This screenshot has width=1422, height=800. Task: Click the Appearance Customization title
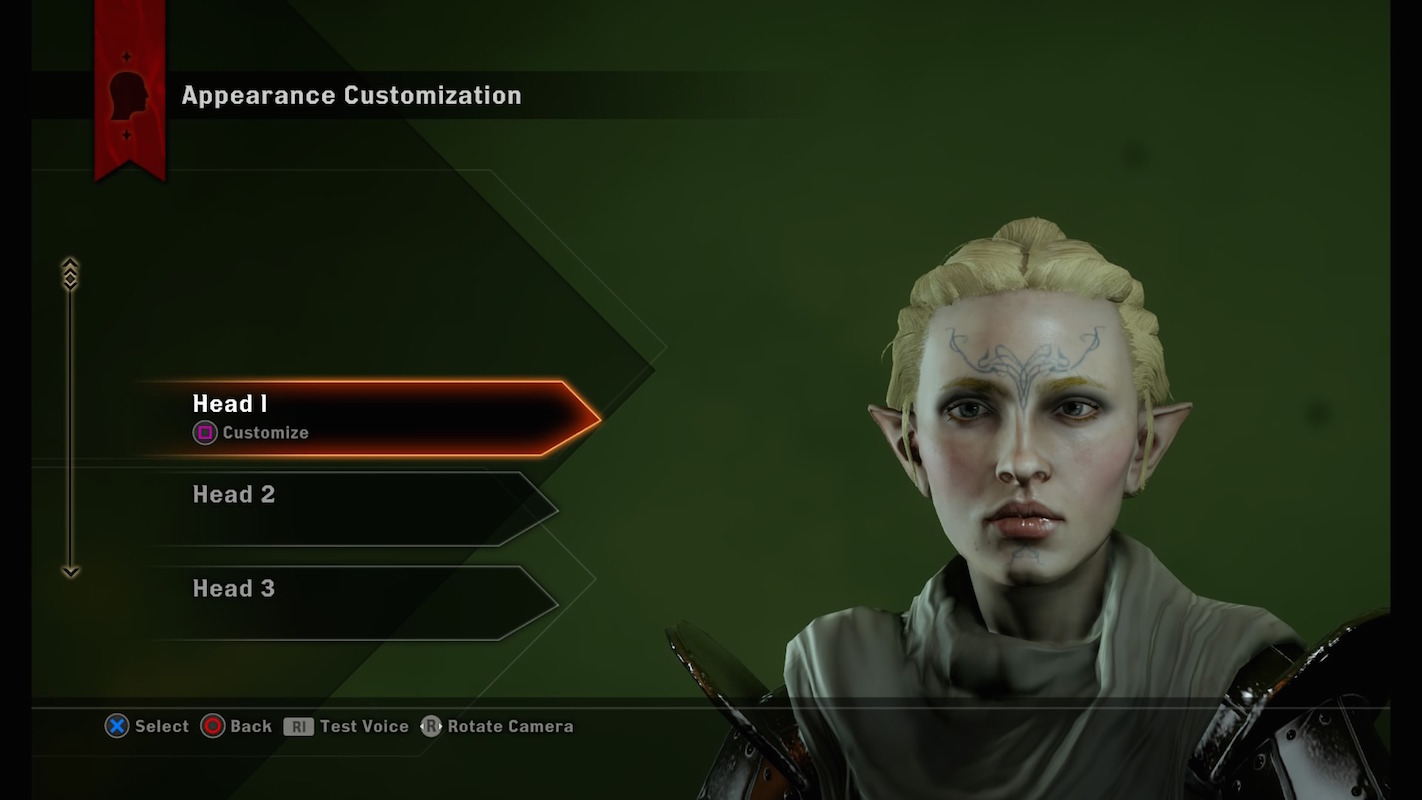pyautogui.click(x=351, y=95)
